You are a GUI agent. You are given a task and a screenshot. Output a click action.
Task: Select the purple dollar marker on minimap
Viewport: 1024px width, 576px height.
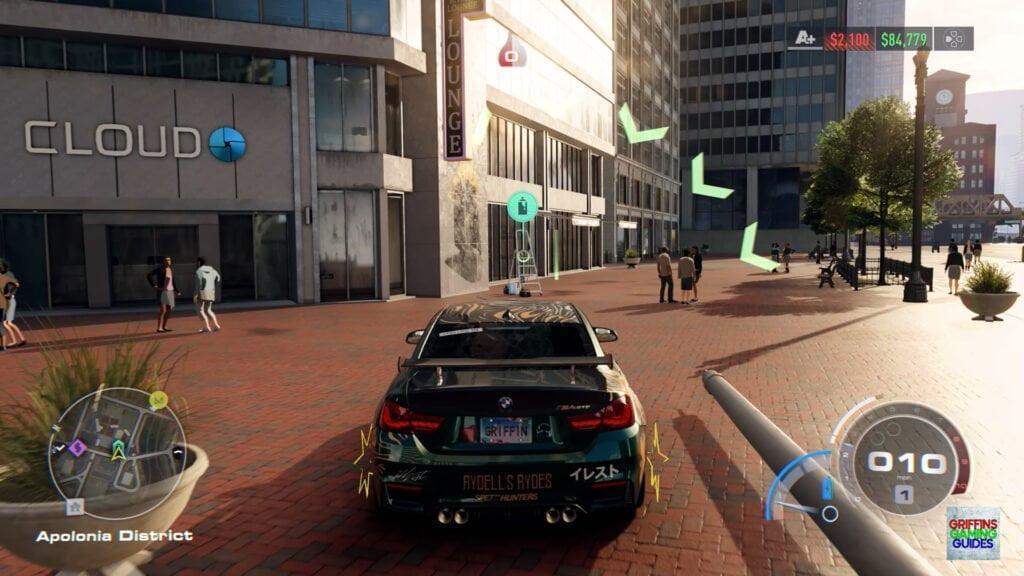pyautogui.click(x=77, y=448)
